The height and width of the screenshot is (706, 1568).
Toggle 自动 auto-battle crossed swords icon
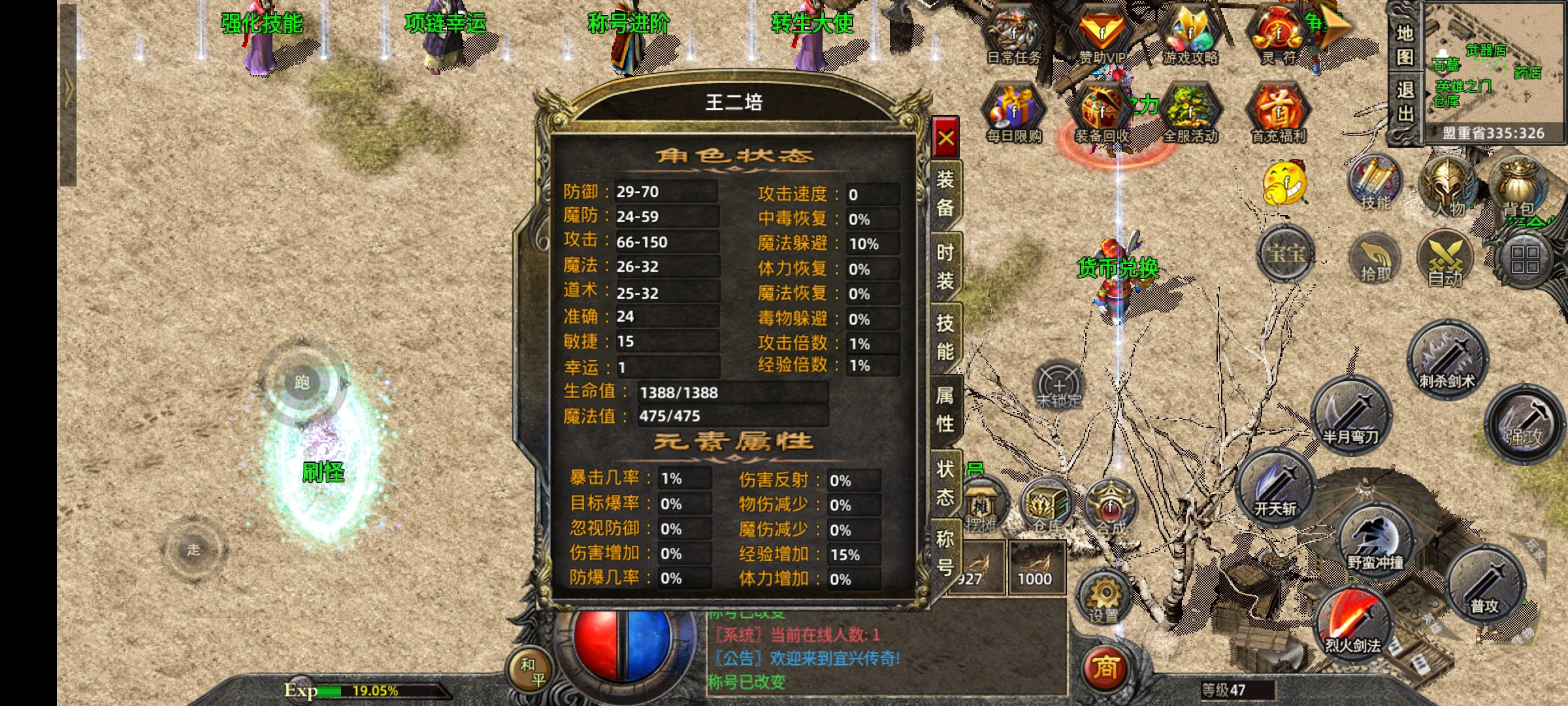tap(1445, 260)
